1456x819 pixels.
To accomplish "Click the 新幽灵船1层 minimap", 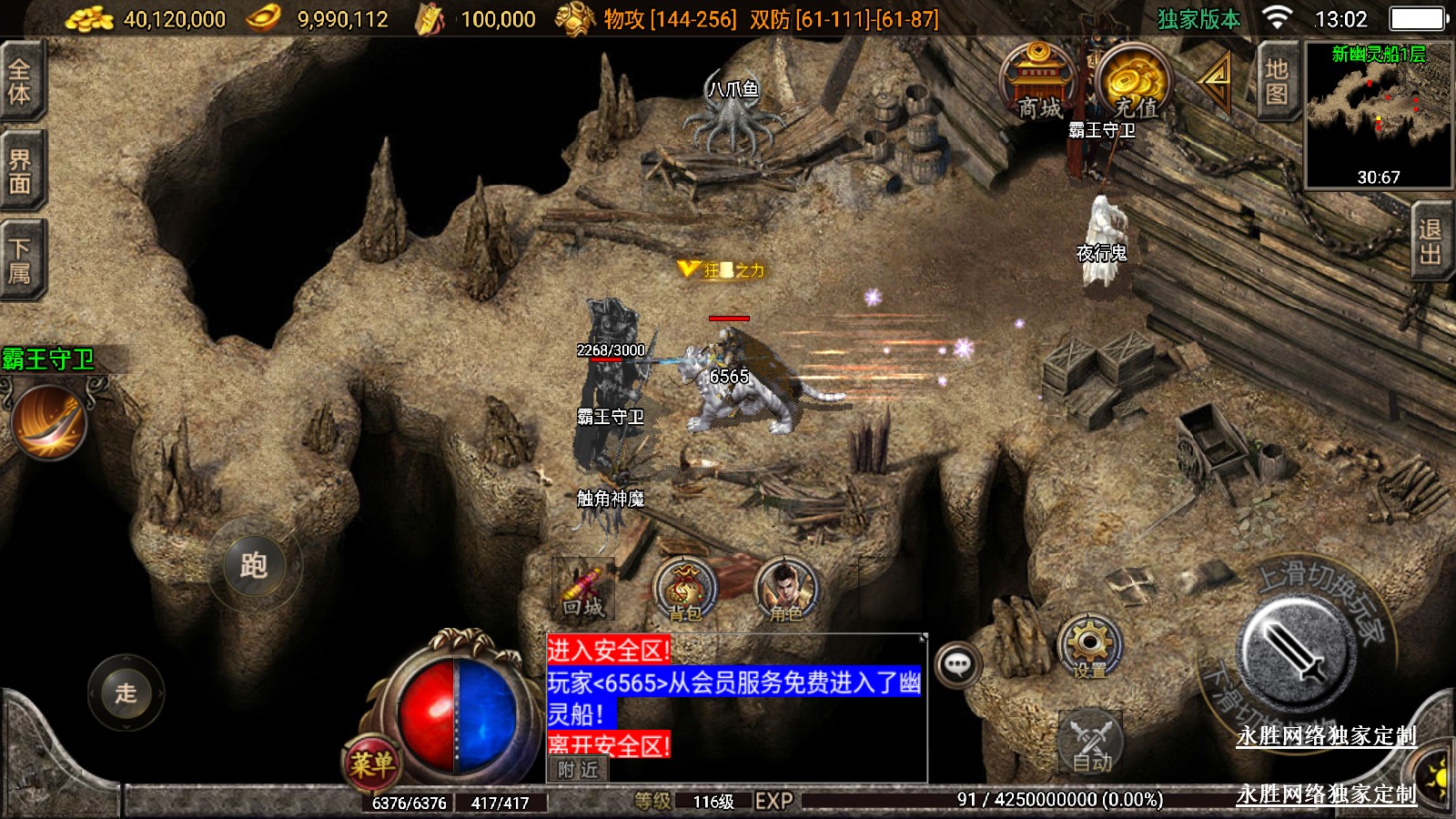I will tap(1378, 115).
